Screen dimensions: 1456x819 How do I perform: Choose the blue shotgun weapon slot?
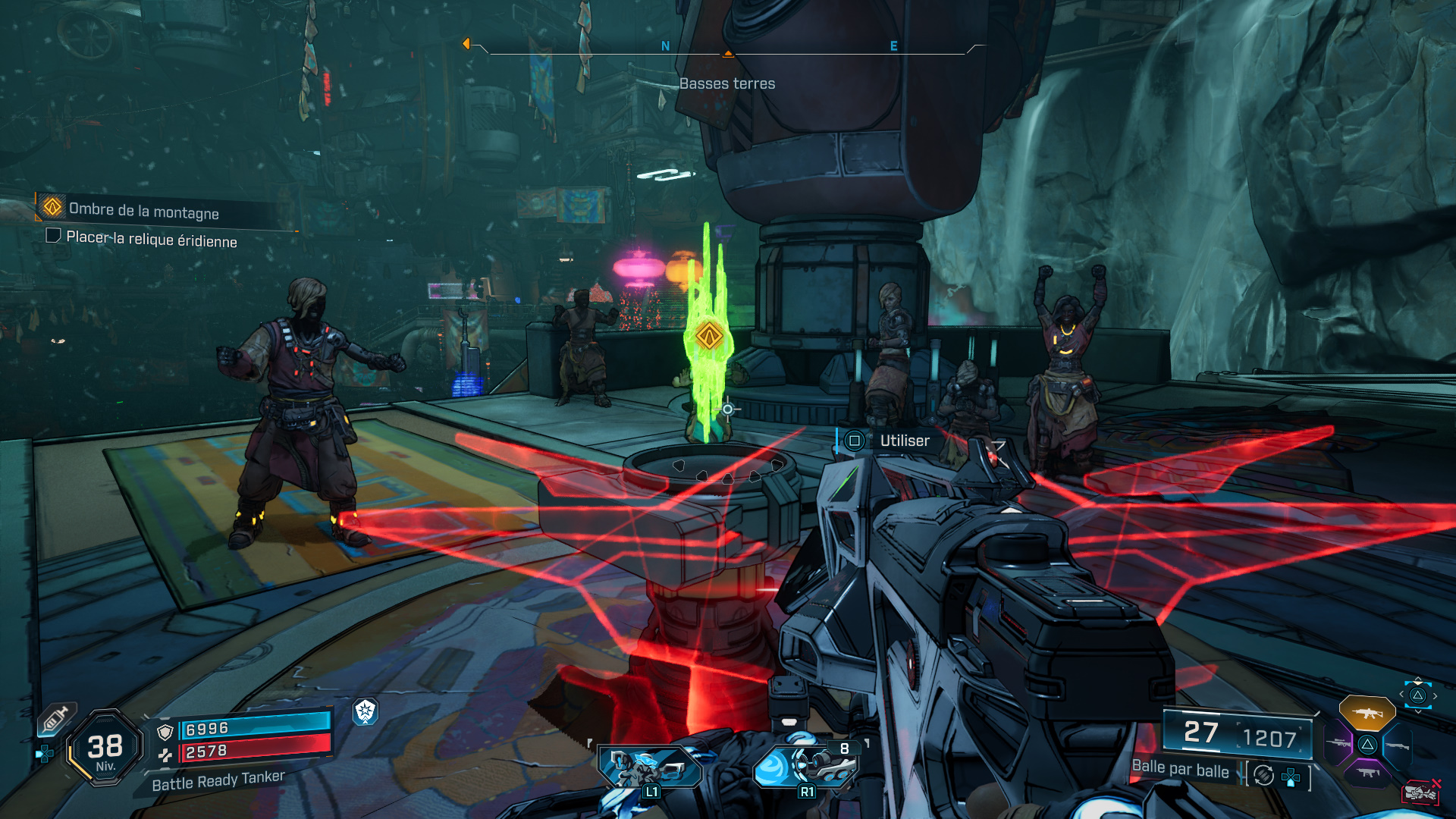point(1396,745)
